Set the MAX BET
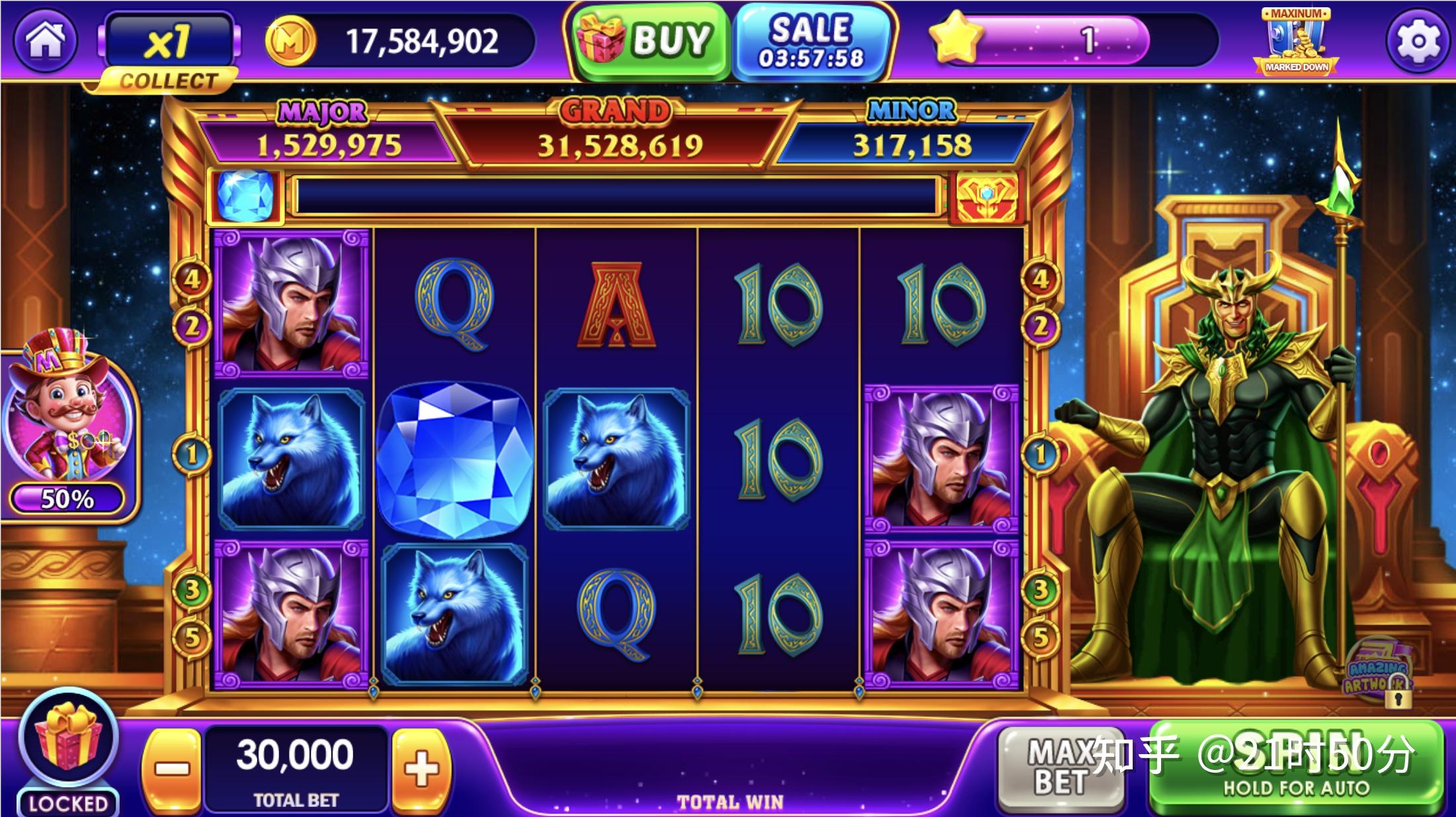 (x=1058, y=767)
